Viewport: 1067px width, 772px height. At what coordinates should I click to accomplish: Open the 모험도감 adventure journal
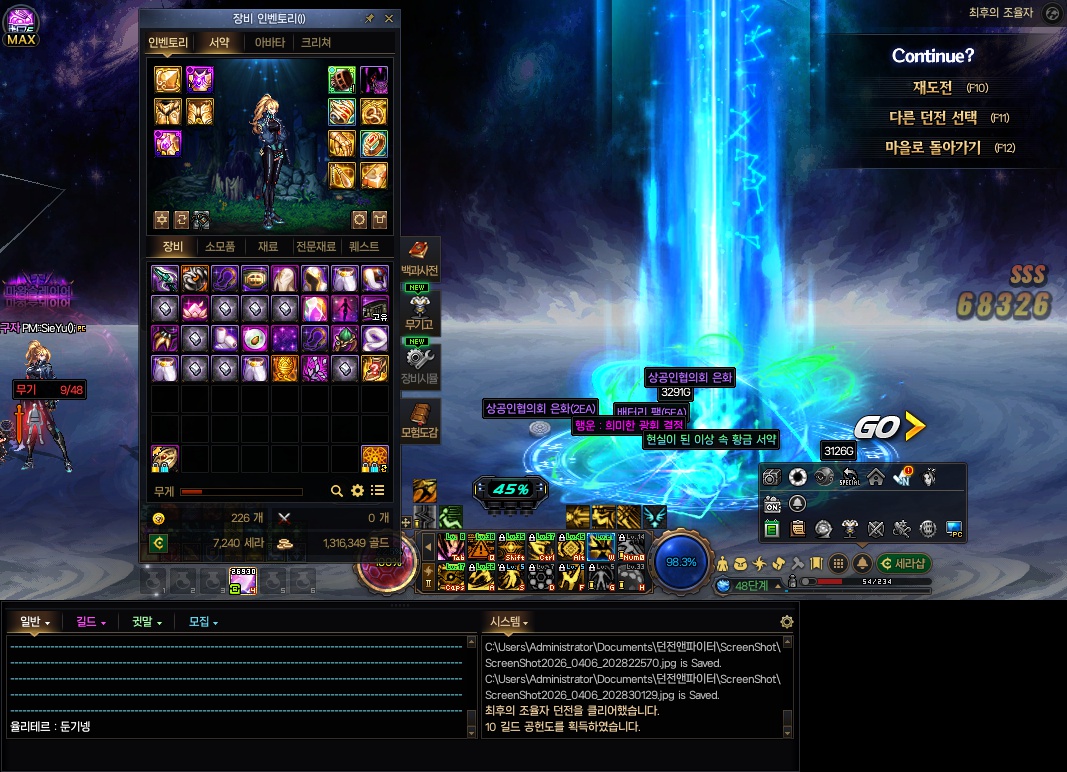(x=419, y=420)
